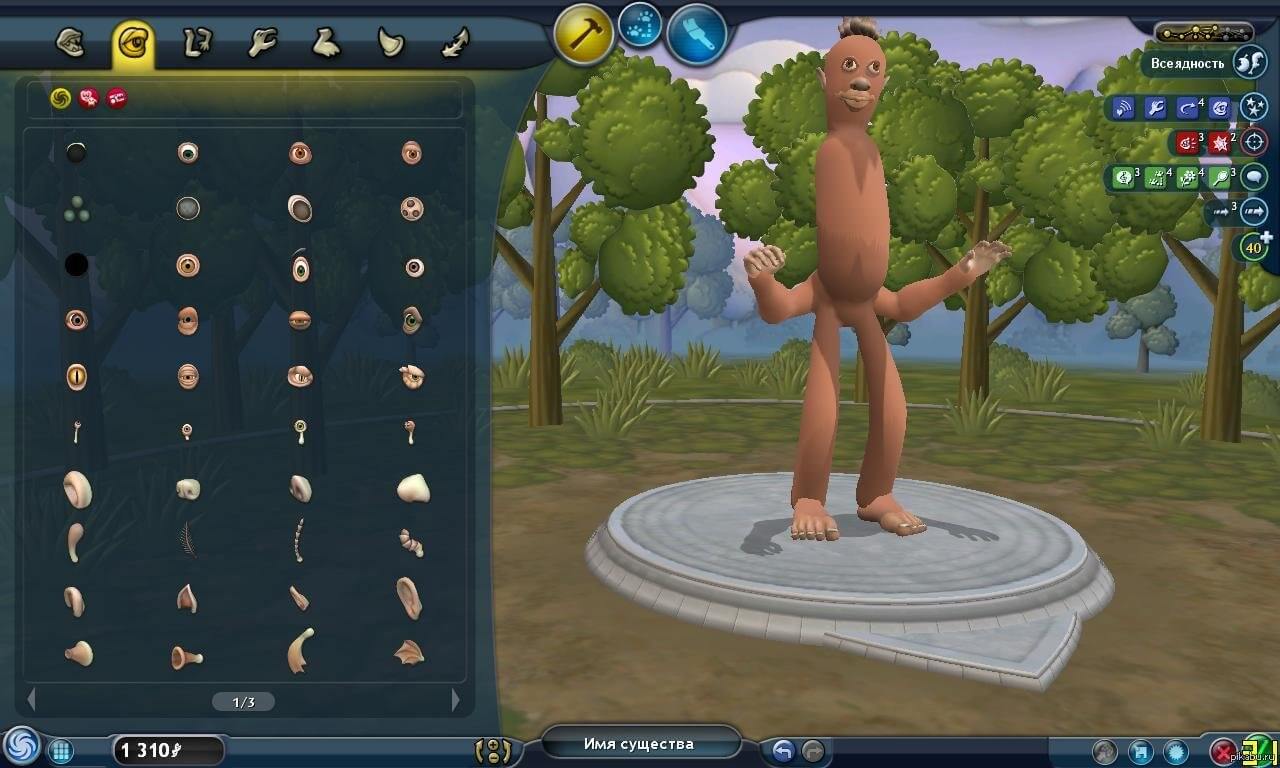This screenshot has height=768, width=1280.
Task: Open the Spore main menu swirl button
Action: pyautogui.click(x=21, y=746)
